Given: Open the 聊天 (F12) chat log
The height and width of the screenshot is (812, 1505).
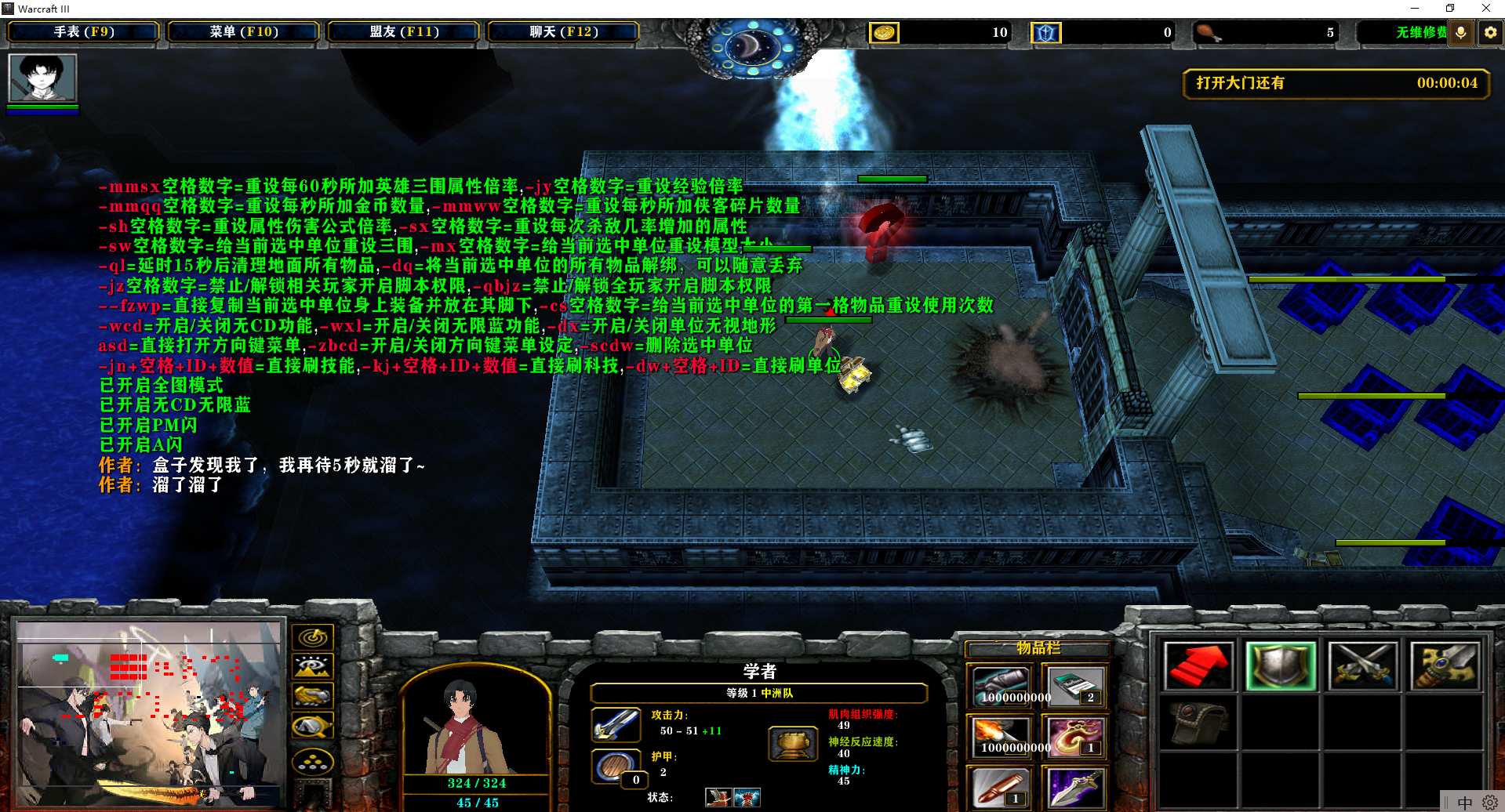Looking at the screenshot, I should click(564, 32).
